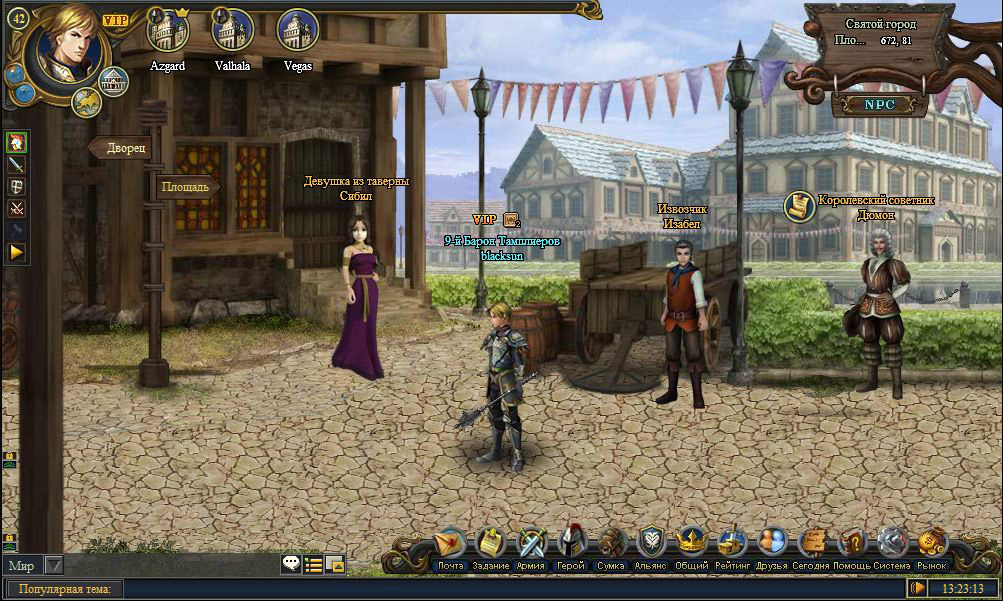Open the Альянс alliance shield icon
Viewport: 1003px width, 601px height.
tap(651, 544)
